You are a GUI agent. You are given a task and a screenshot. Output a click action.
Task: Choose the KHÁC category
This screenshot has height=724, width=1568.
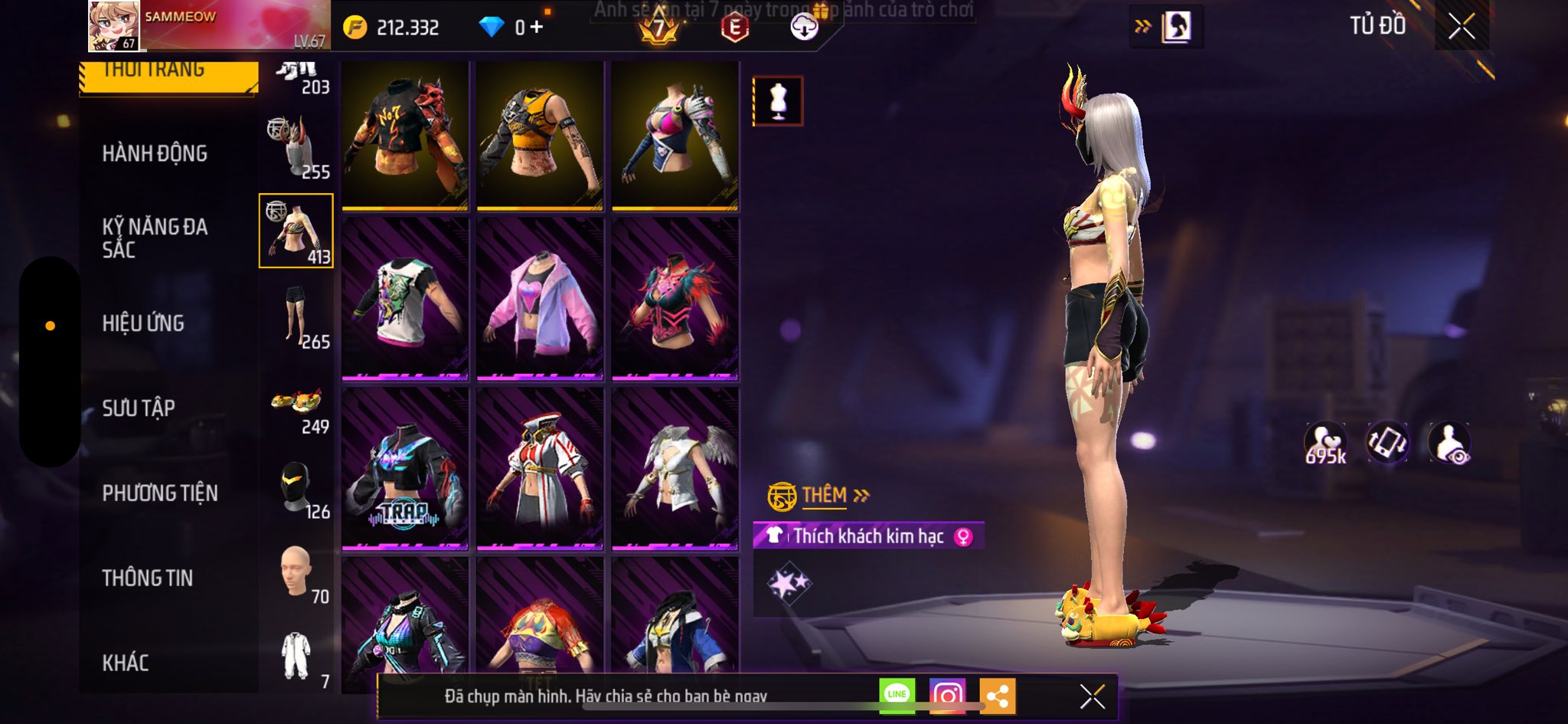[126, 663]
